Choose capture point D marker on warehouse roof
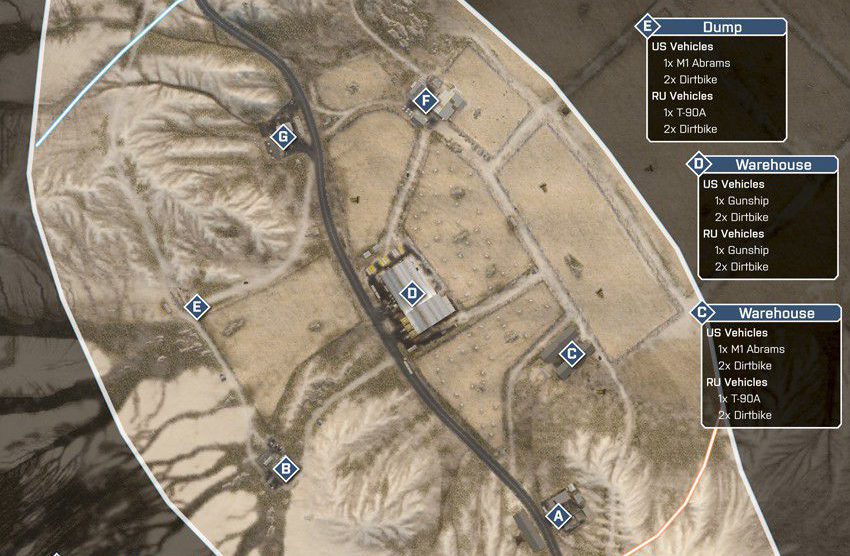Image resolution: width=850 pixels, height=556 pixels. (x=411, y=294)
